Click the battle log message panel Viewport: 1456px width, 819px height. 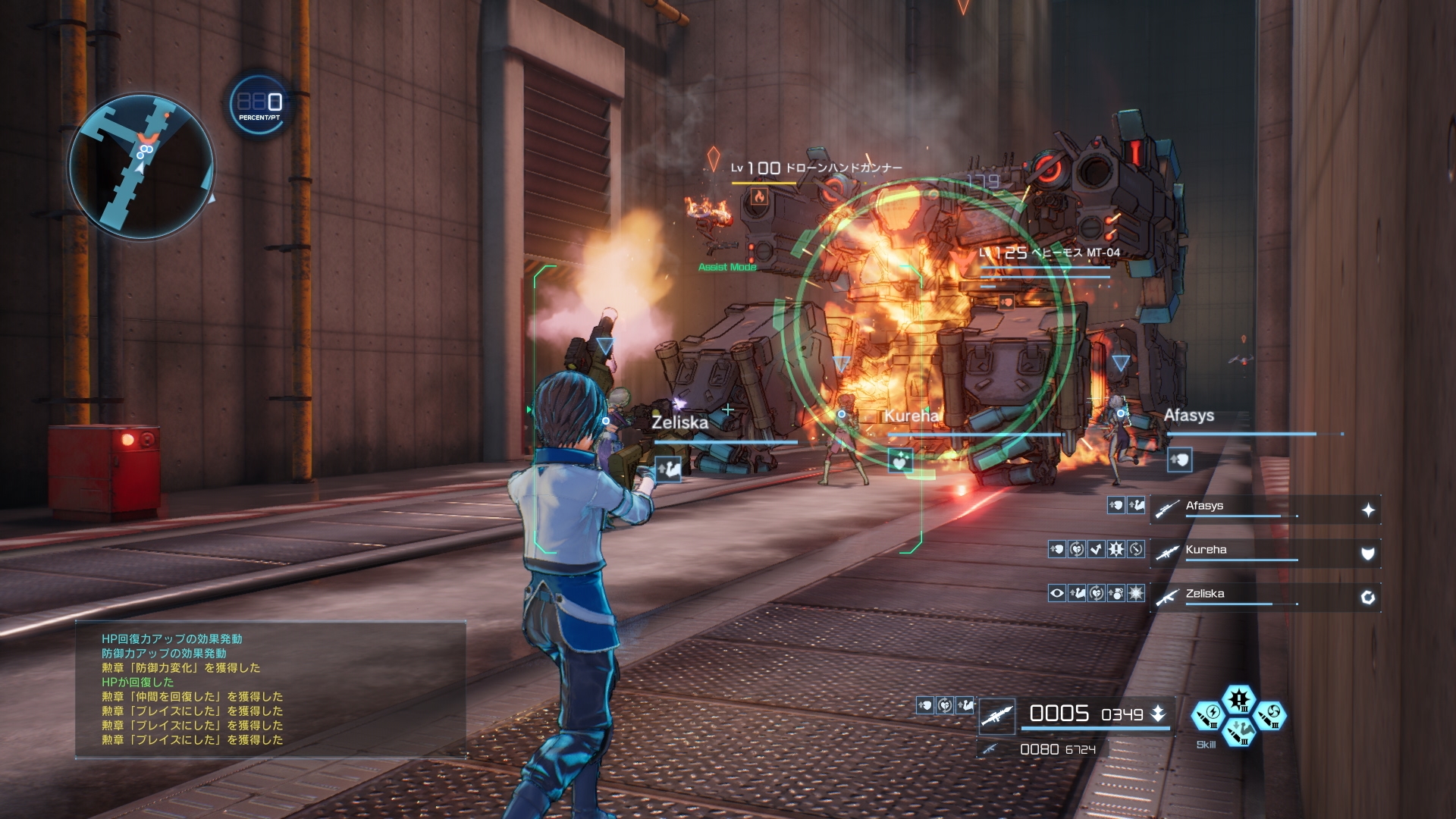(270, 689)
